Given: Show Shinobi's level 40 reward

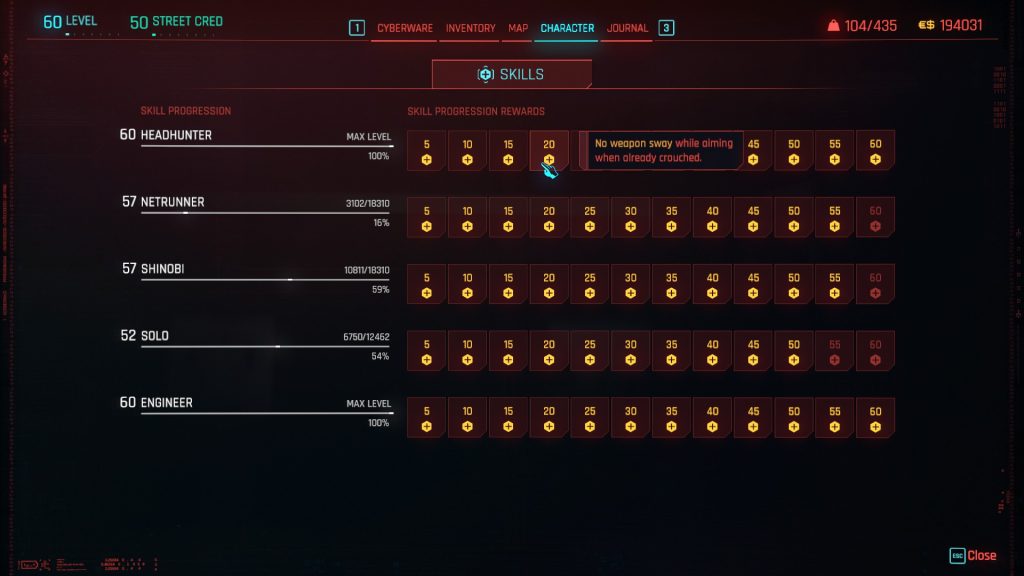Looking at the screenshot, I should tap(712, 284).
